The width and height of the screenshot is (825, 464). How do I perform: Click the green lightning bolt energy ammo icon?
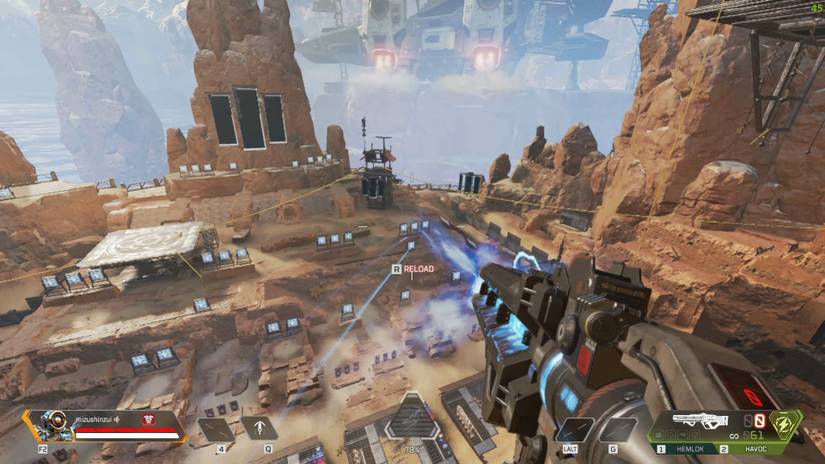point(787,425)
